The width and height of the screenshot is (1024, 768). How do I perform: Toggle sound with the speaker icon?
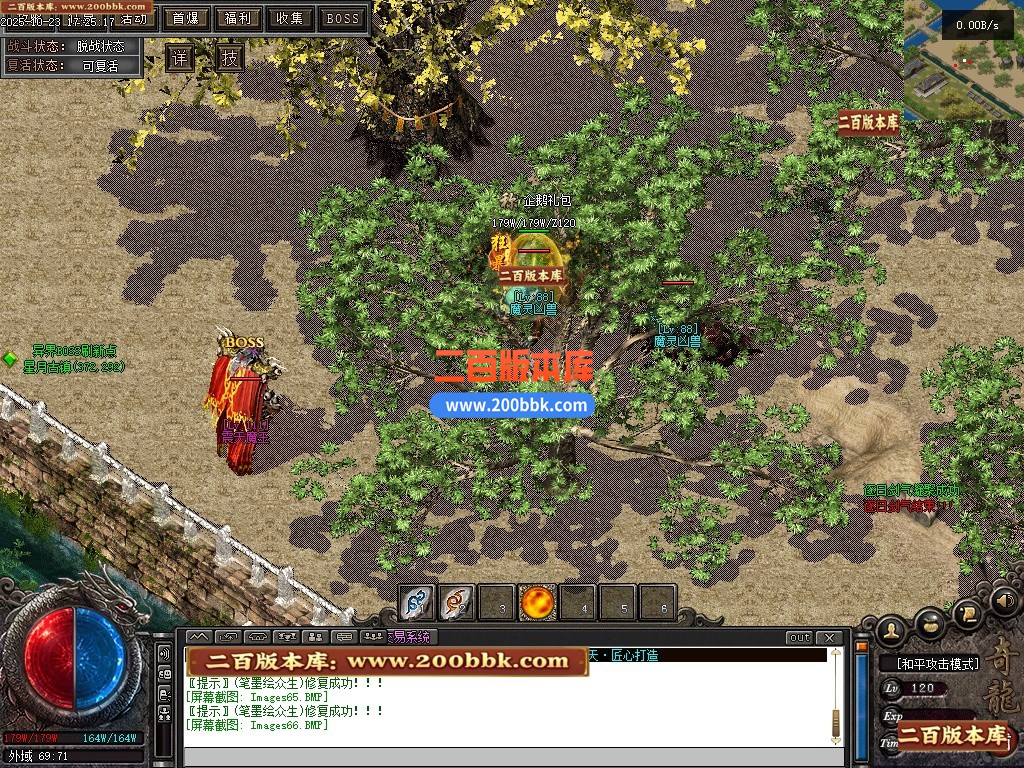[x=1004, y=601]
